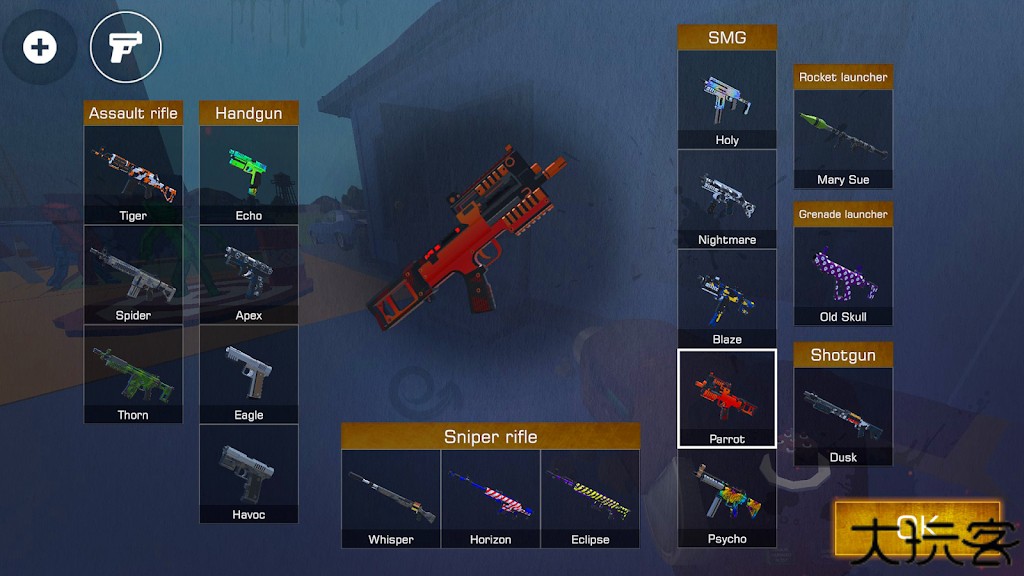Choose the Whisper sniper rifle
1024x576 pixels.
tap(391, 498)
